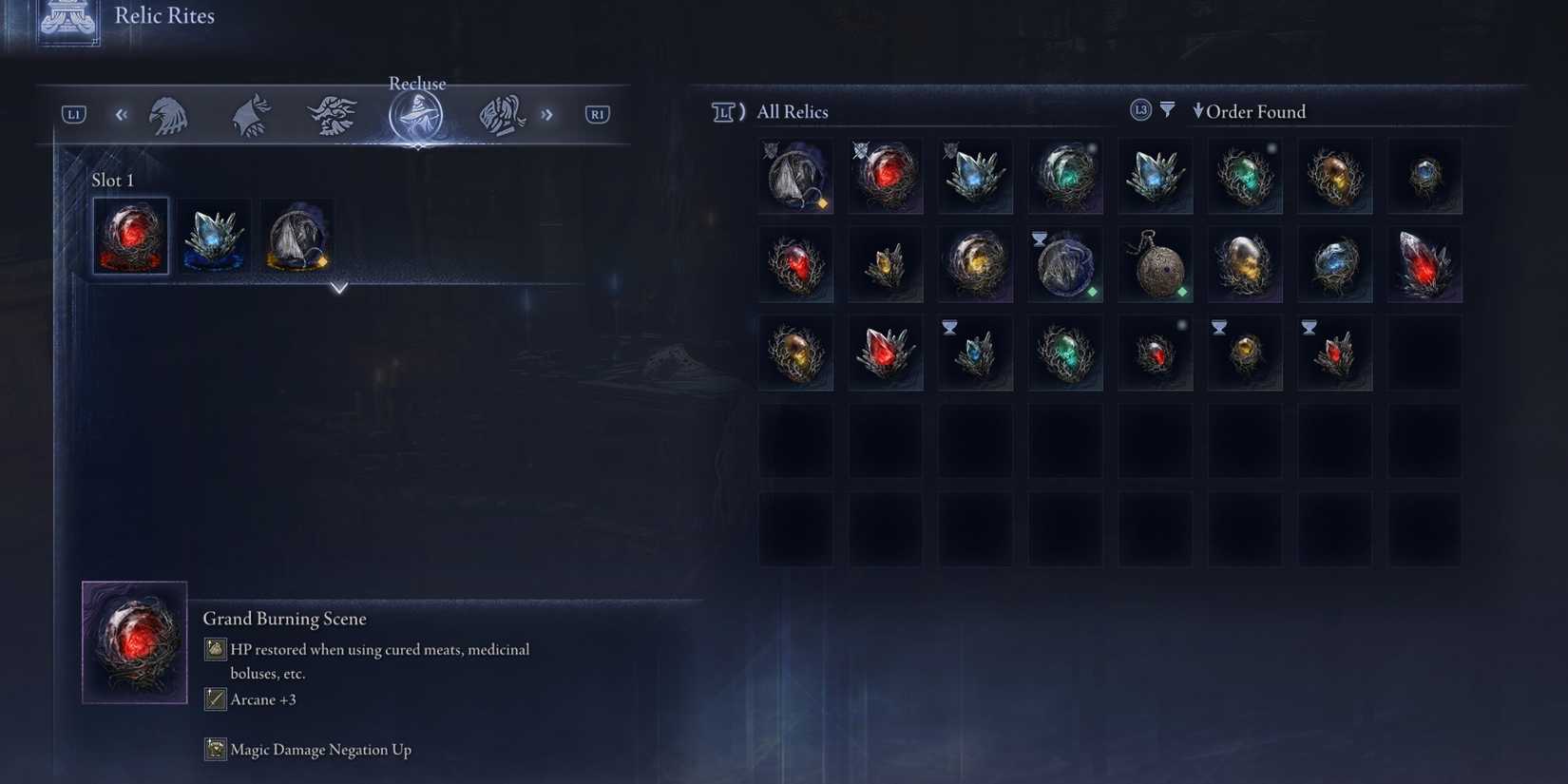Open the relic filter via the funnel icon
The image size is (1568, 784).
[1167, 108]
